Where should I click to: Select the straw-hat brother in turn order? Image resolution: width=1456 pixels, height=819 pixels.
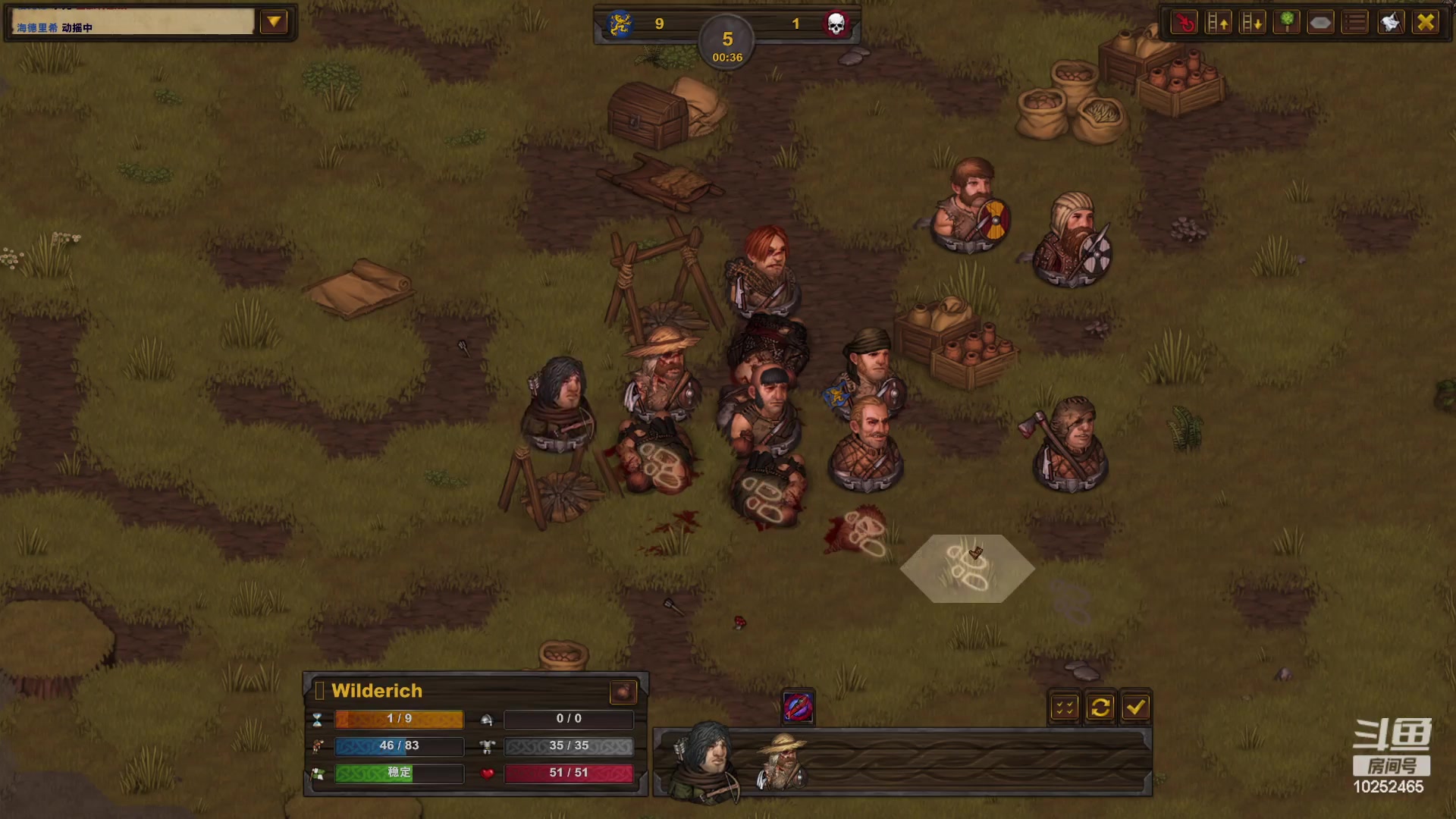pyautogui.click(x=783, y=762)
